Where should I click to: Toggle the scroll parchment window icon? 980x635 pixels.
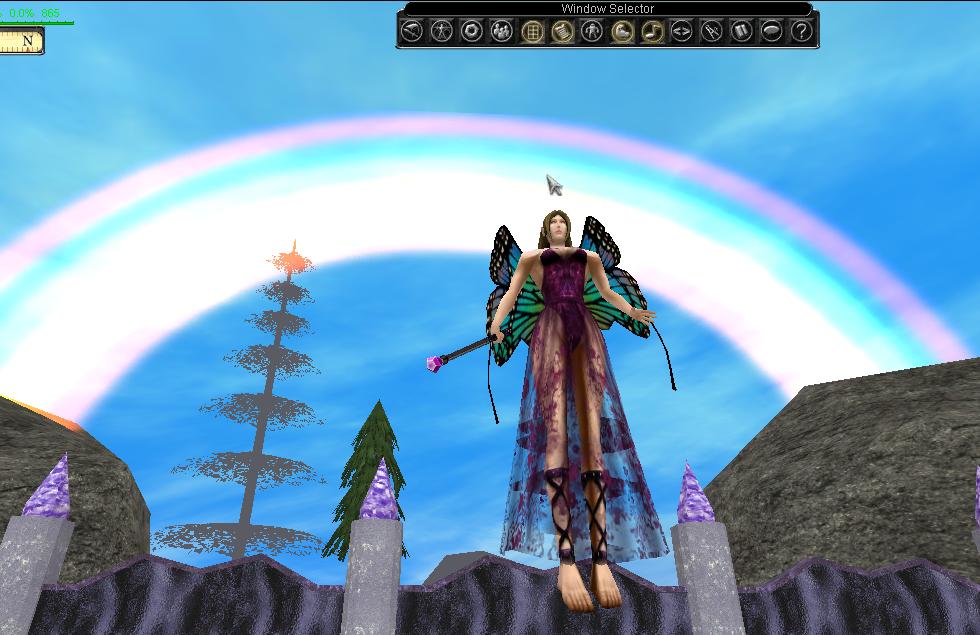(562, 32)
